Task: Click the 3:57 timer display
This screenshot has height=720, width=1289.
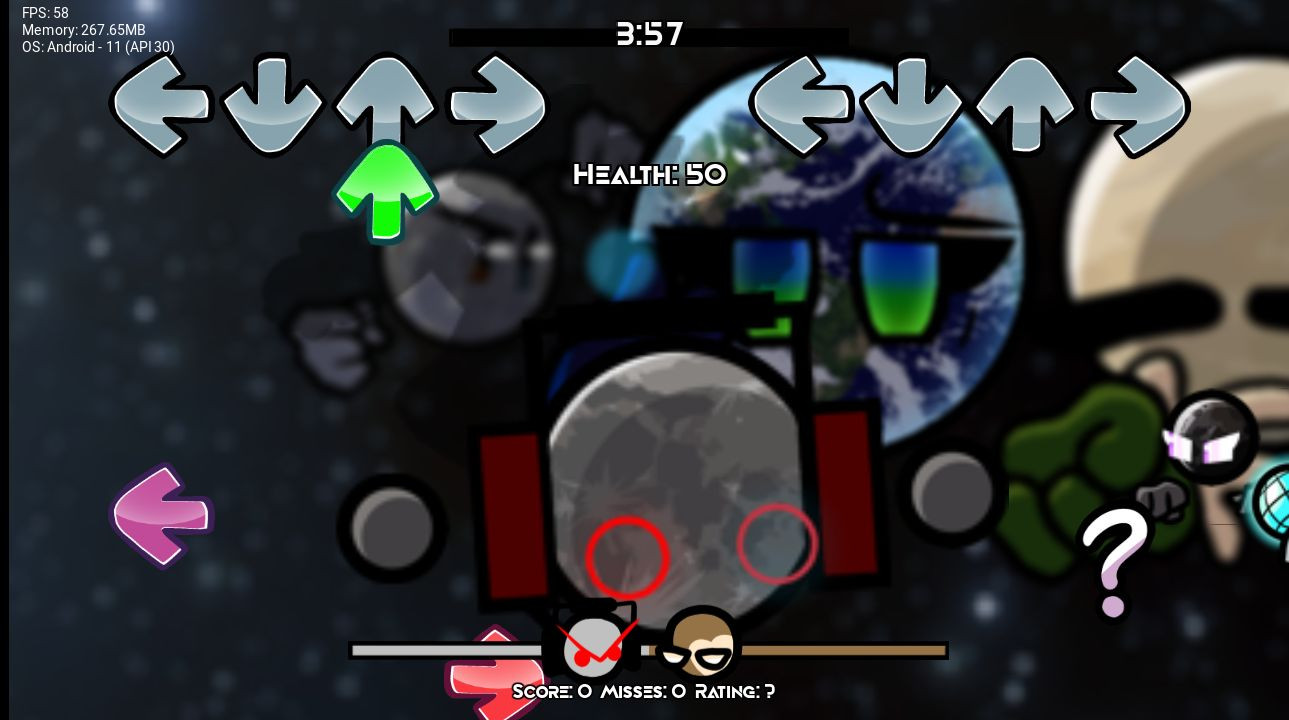Action: coord(650,33)
